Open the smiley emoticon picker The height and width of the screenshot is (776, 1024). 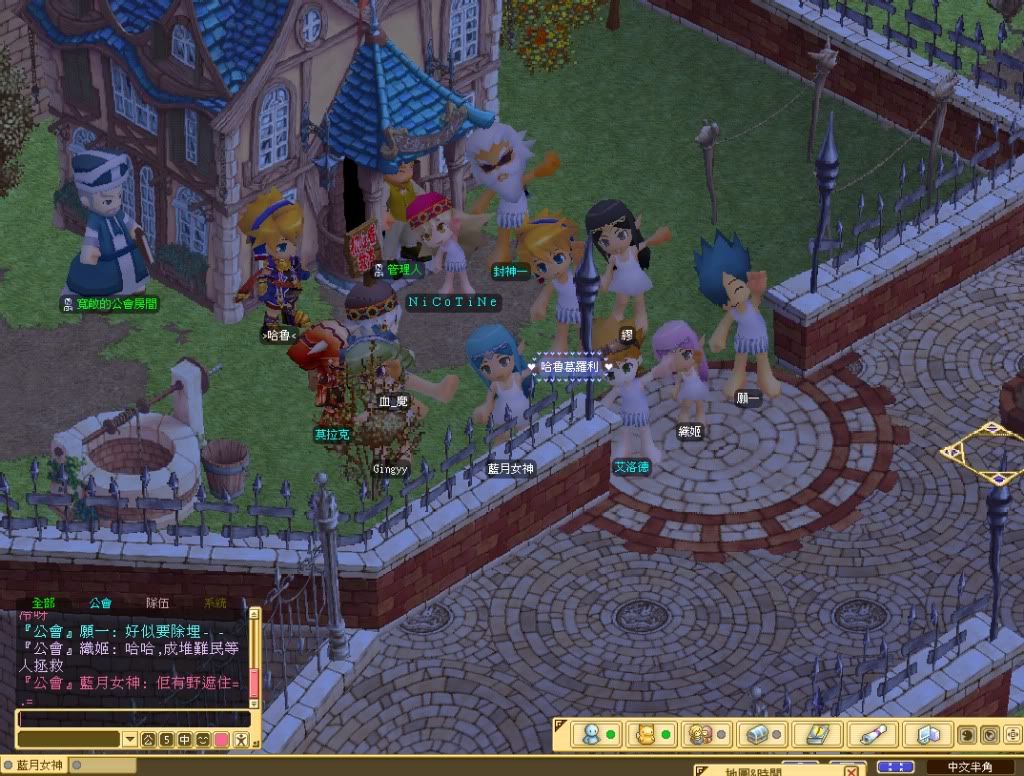pyautogui.click(x=203, y=740)
